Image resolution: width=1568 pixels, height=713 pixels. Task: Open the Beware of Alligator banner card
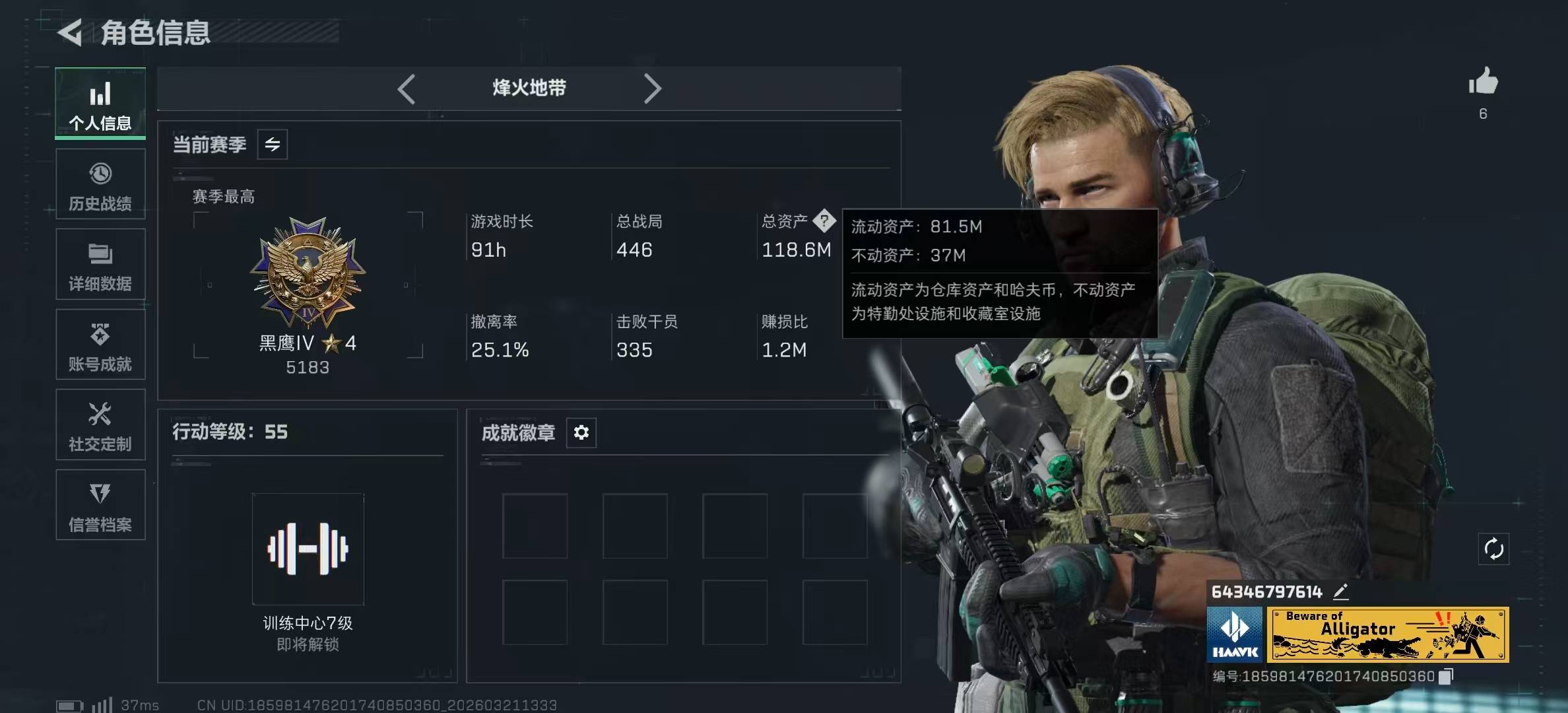1387,634
